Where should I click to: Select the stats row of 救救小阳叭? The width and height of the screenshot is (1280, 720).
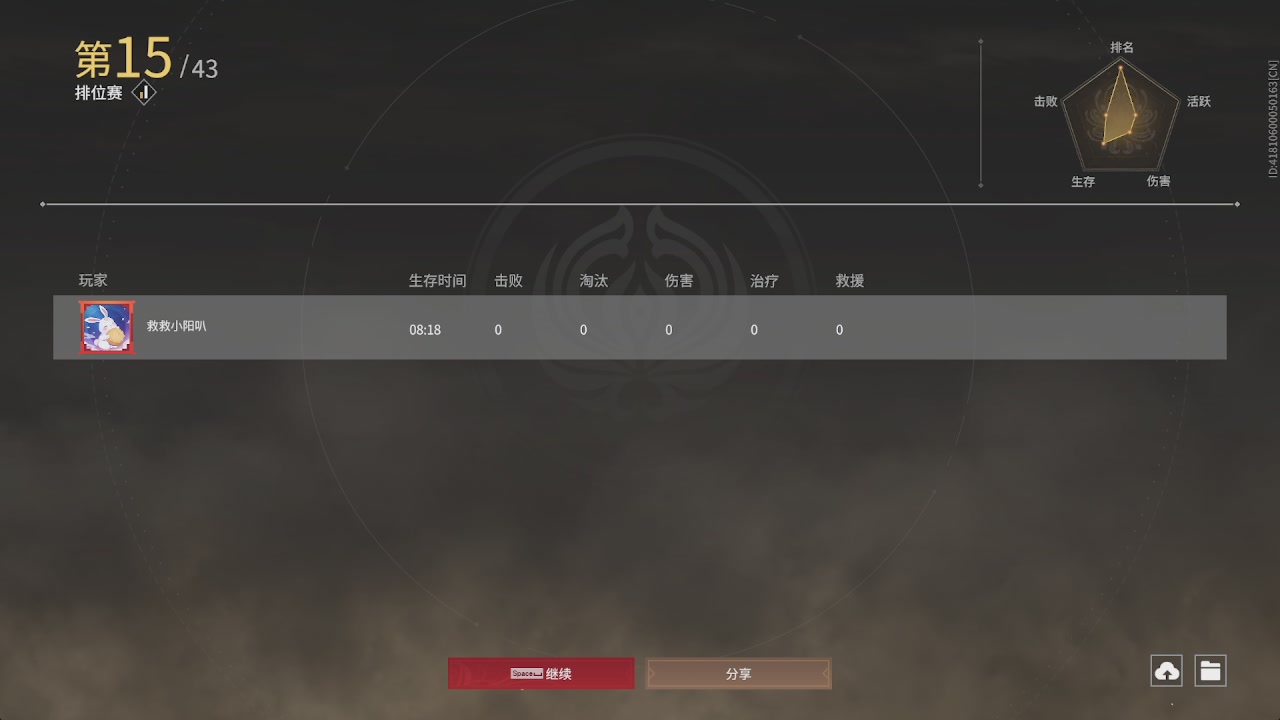tap(640, 327)
